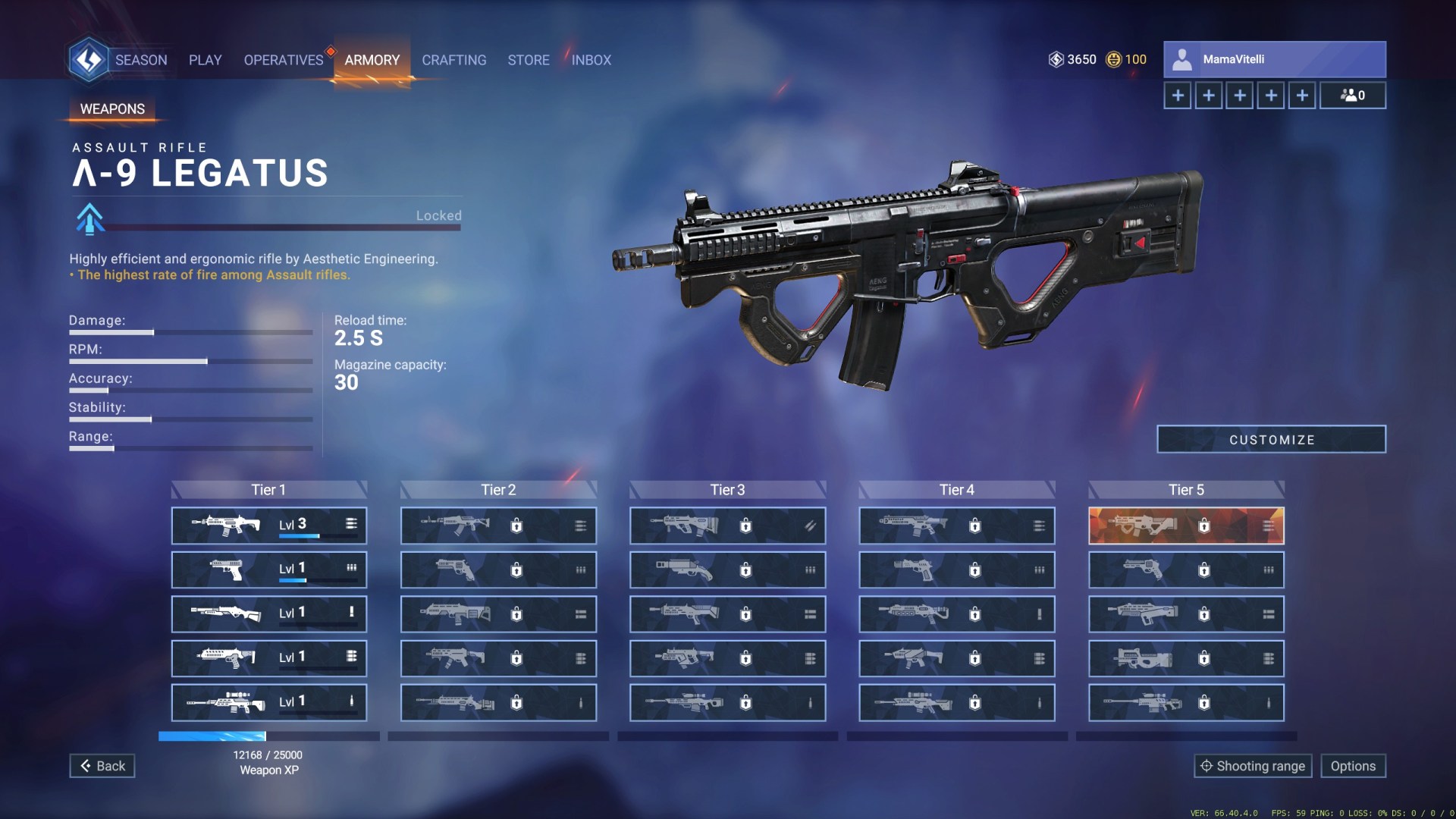The image size is (1456, 819).
Task: Expand the Tier 5 column header
Action: (1186, 490)
